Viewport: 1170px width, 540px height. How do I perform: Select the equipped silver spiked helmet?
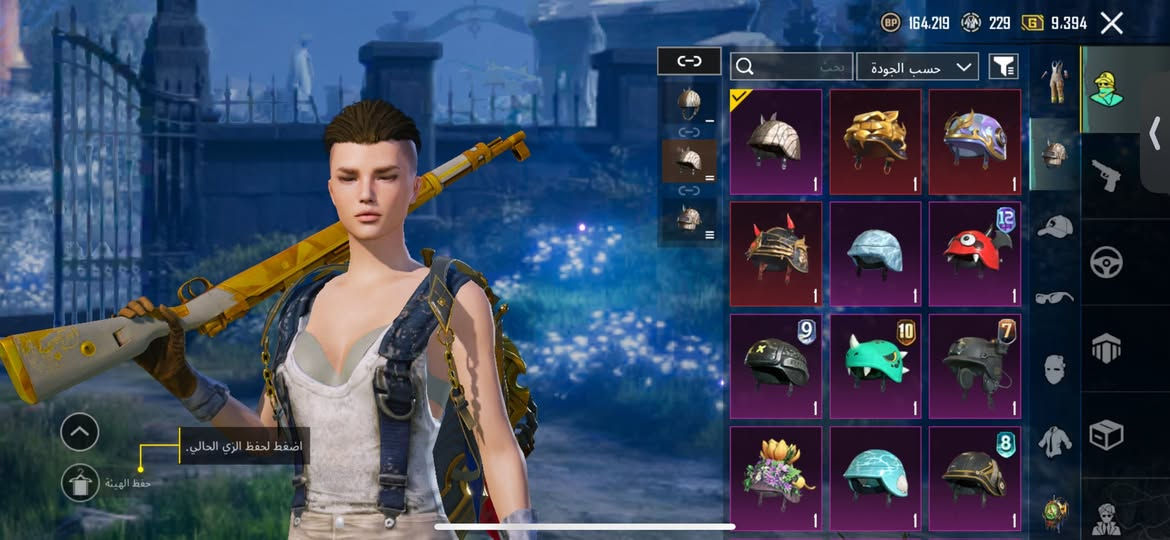[x=775, y=141]
